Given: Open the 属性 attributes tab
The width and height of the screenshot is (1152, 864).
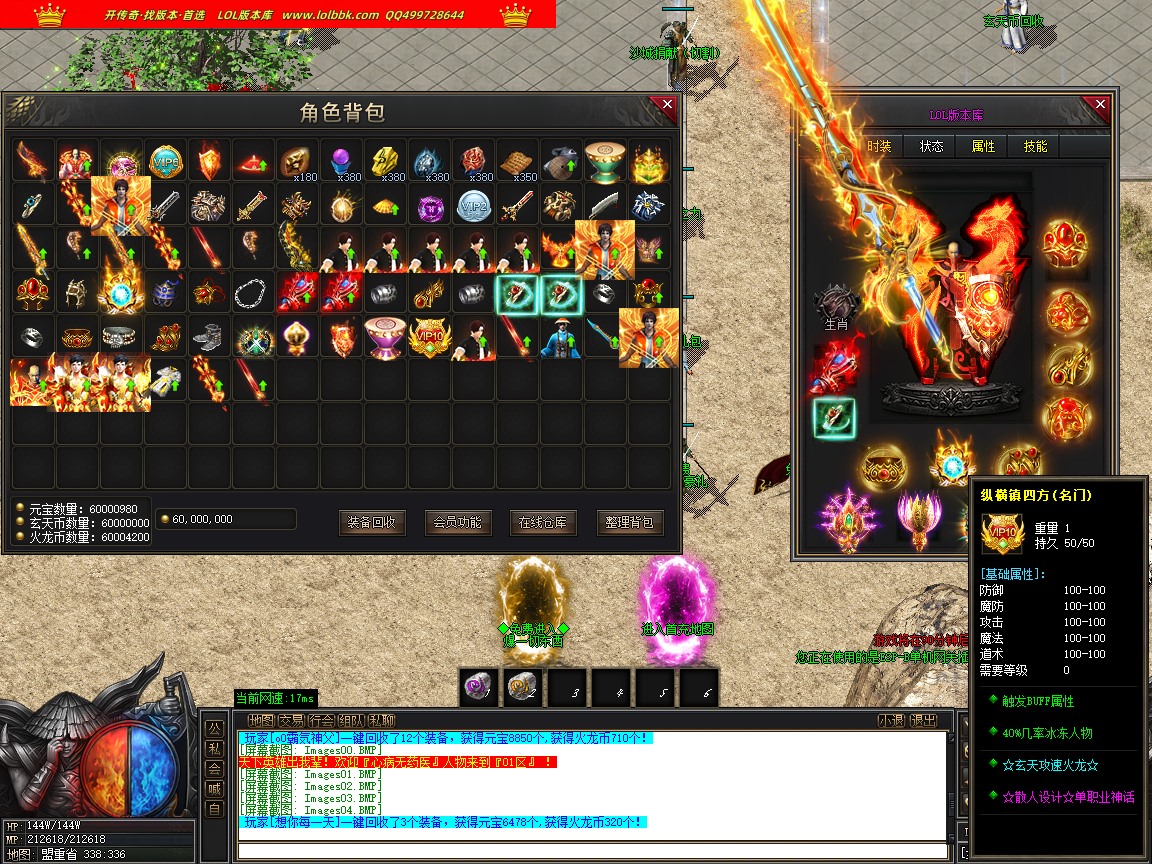Looking at the screenshot, I should (983, 146).
